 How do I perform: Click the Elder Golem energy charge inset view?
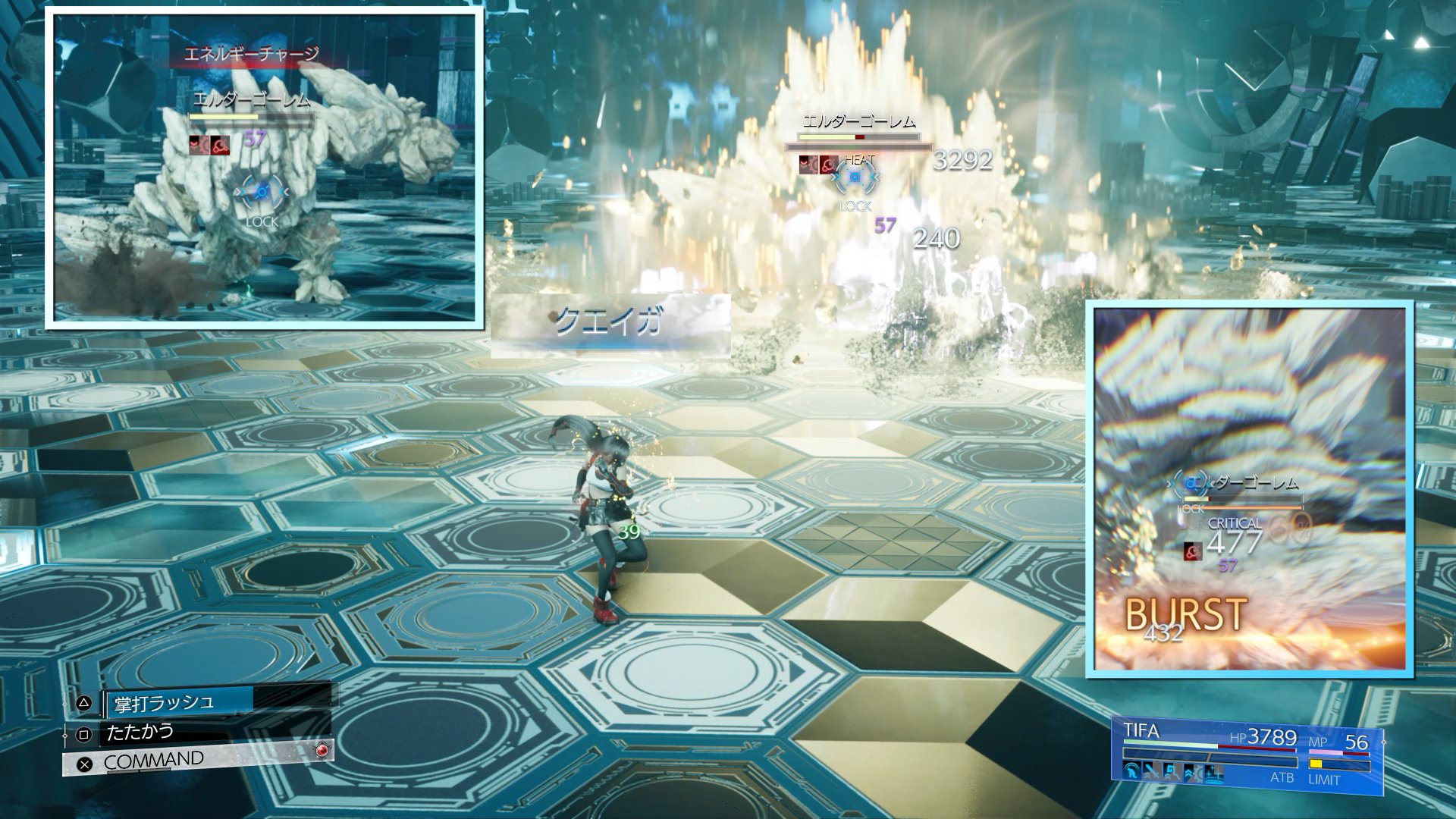click(265, 168)
